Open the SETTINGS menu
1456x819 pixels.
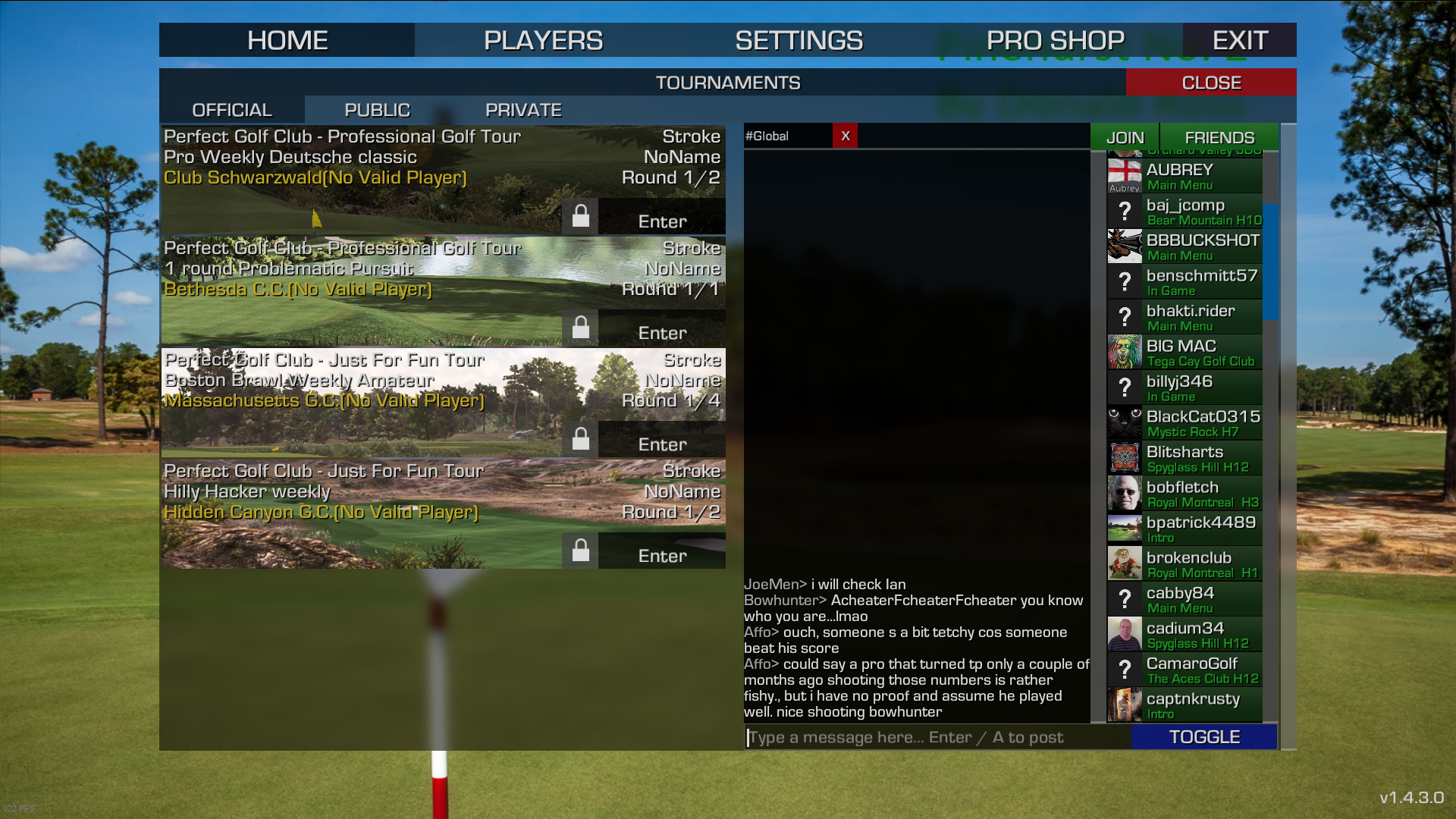tap(799, 40)
